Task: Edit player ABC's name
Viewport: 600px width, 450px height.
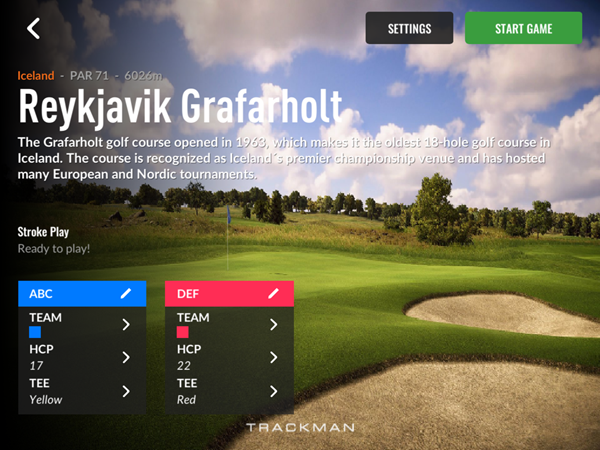Action: coord(126,293)
